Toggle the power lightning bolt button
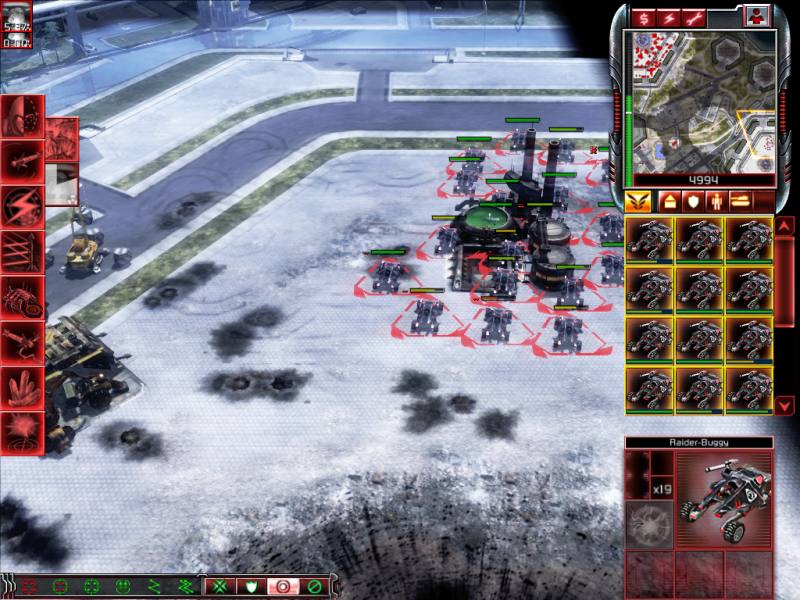 tap(668, 16)
